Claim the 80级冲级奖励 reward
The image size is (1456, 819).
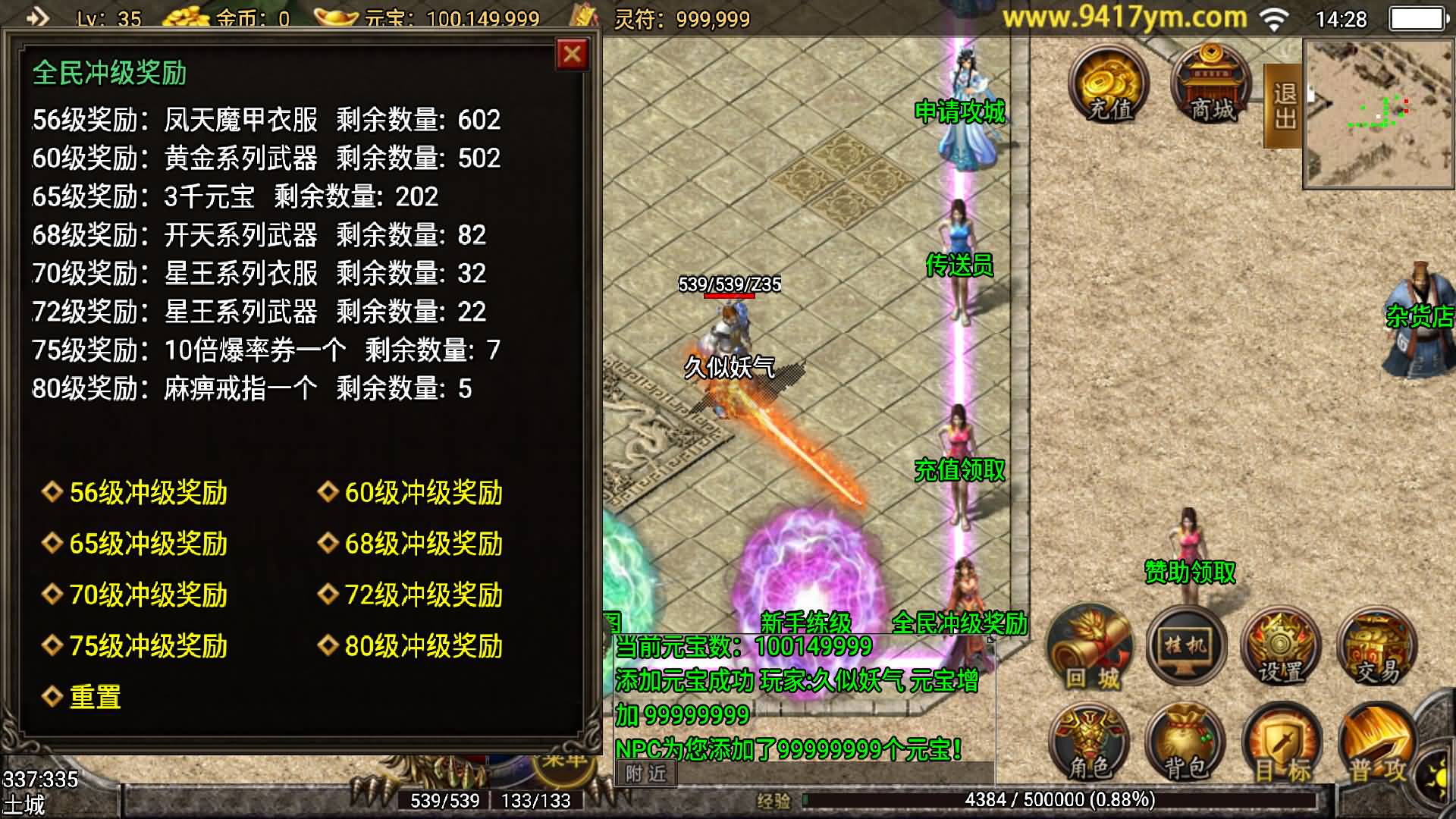click(x=423, y=646)
